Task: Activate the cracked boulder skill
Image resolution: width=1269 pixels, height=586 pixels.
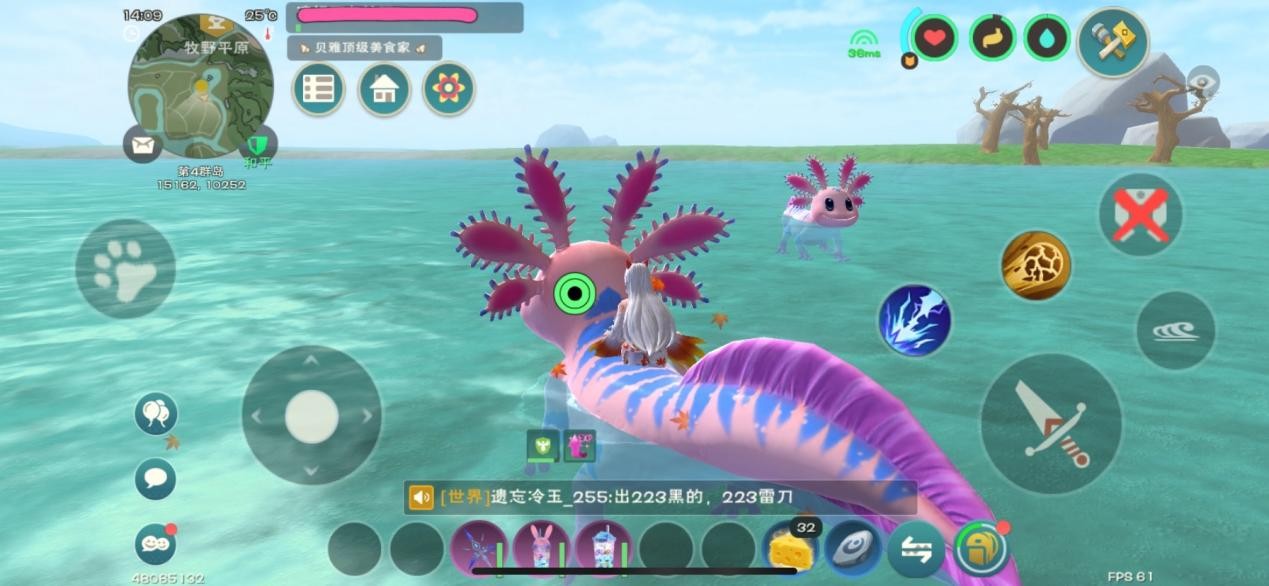Action: [1036, 265]
